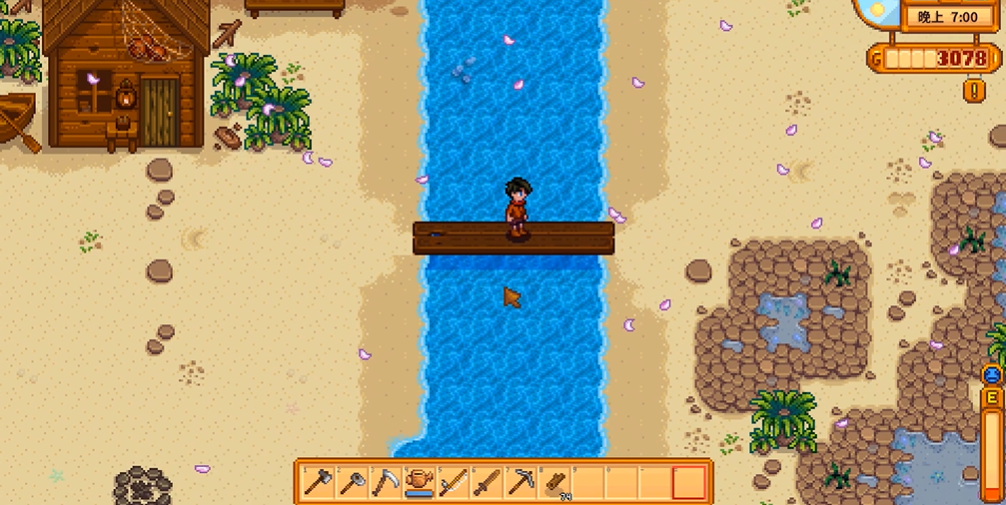Open the quest journal exclamation icon

[x=975, y=90]
